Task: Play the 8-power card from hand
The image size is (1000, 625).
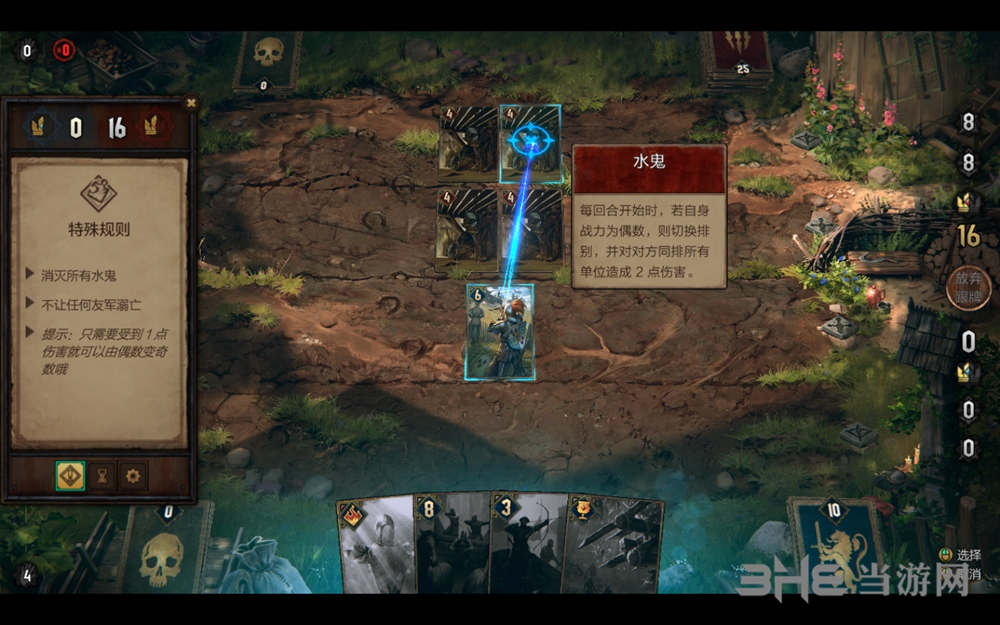Action: (x=450, y=545)
